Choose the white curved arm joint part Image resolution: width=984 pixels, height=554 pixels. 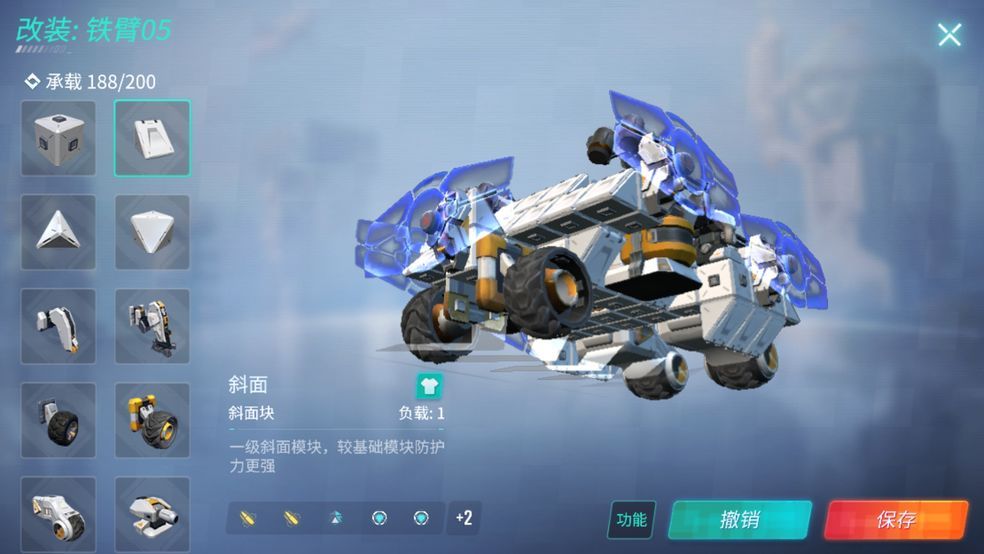pyautogui.click(x=59, y=326)
